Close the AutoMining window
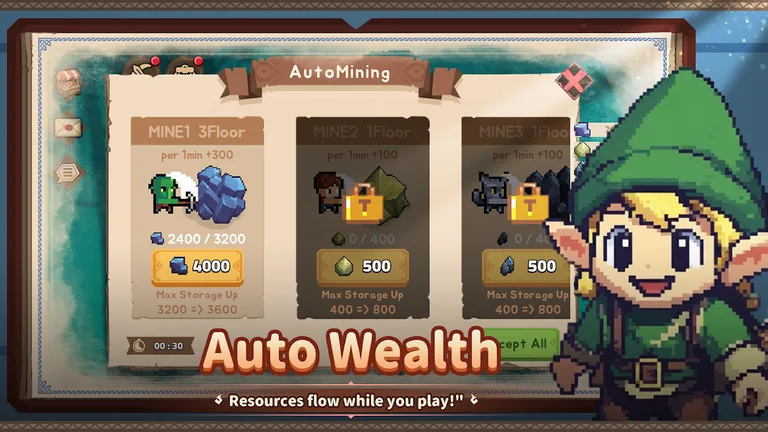 (573, 82)
